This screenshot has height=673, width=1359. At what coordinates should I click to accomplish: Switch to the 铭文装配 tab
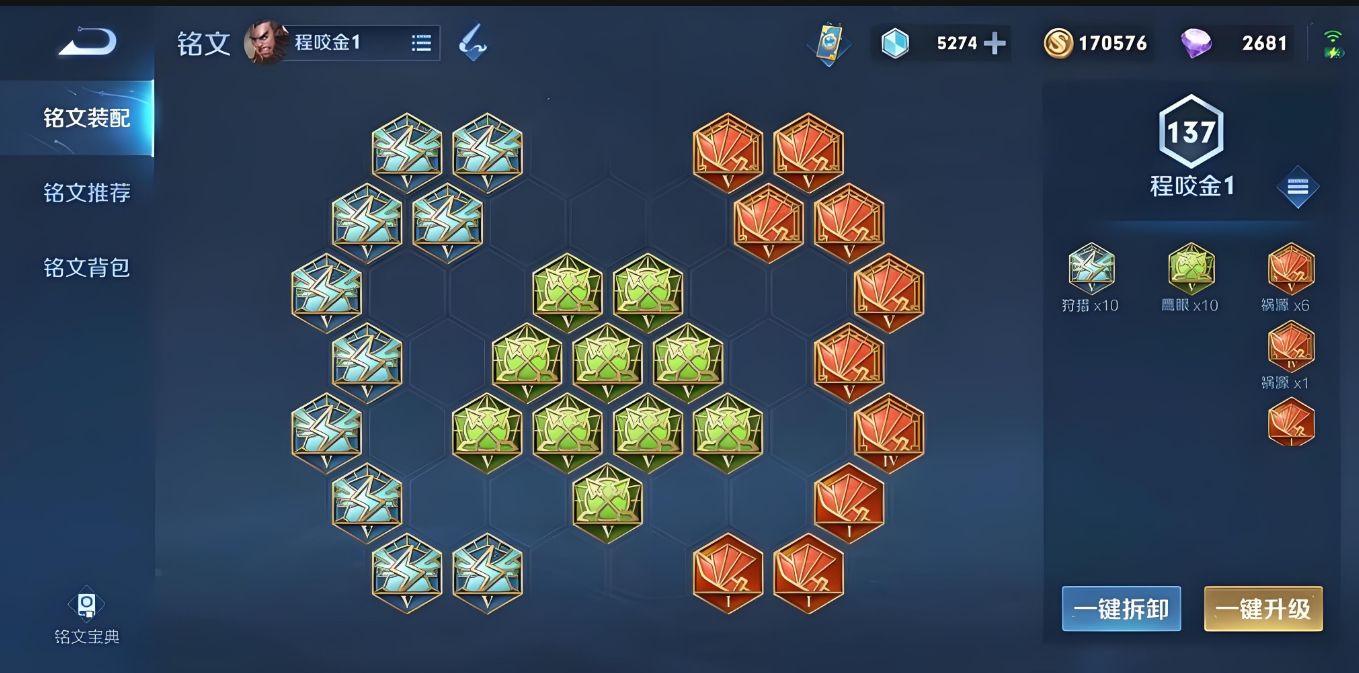point(86,118)
